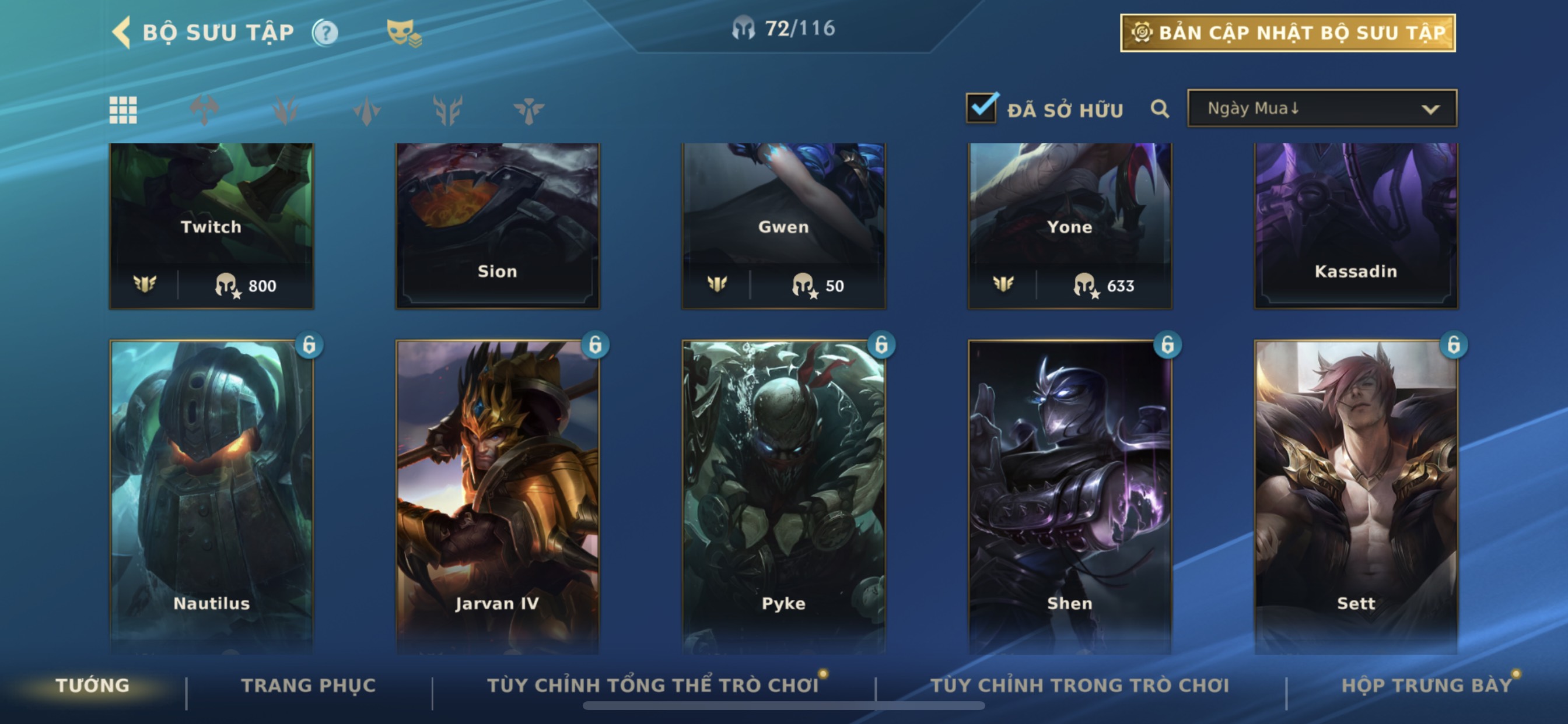The height and width of the screenshot is (724, 1568).
Task: Toggle the Đã Sở Hữu checkbox
Action: point(981,108)
